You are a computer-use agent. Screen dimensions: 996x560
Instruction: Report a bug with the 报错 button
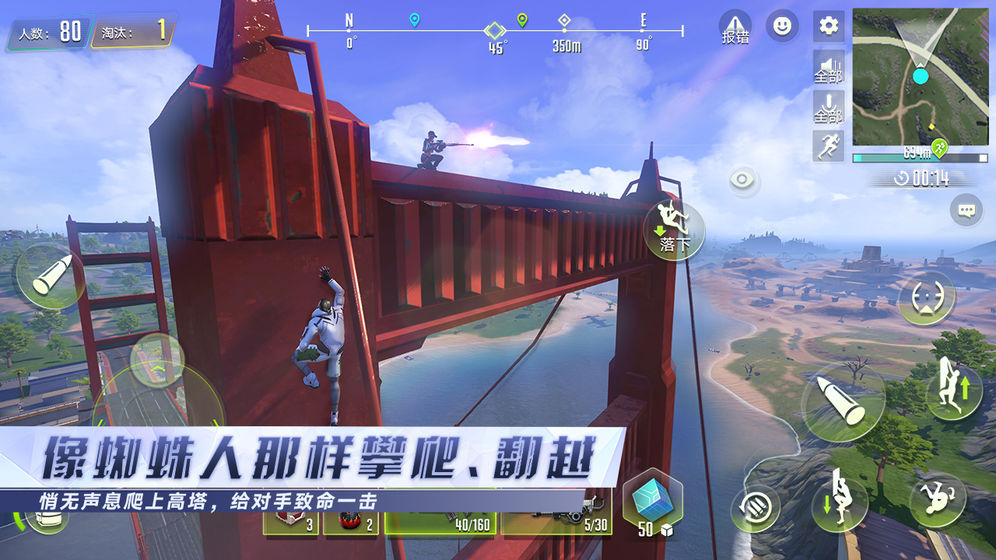[735, 27]
